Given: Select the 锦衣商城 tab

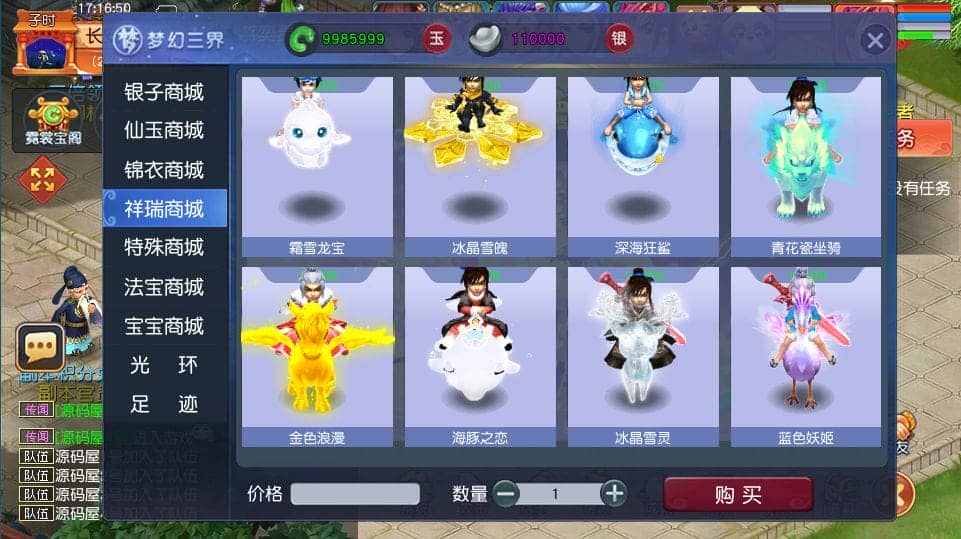Looking at the screenshot, I should pos(164,170).
